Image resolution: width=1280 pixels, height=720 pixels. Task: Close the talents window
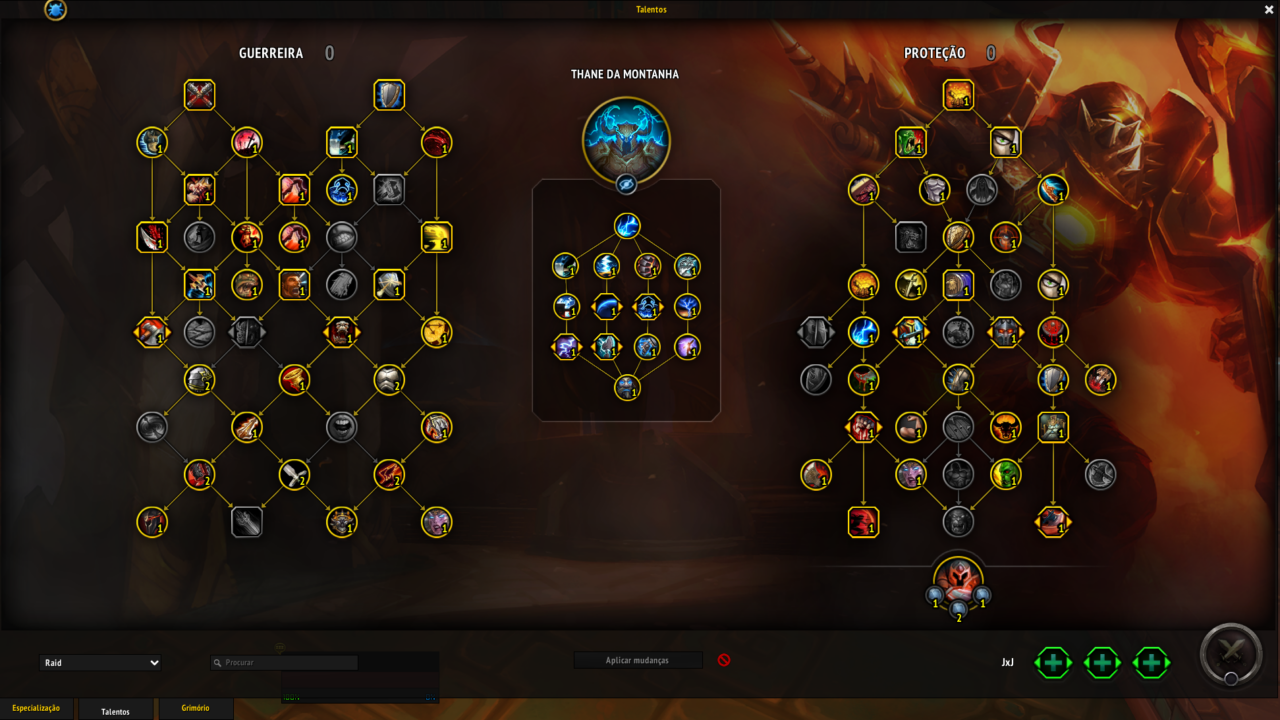pyautogui.click(x=1269, y=9)
